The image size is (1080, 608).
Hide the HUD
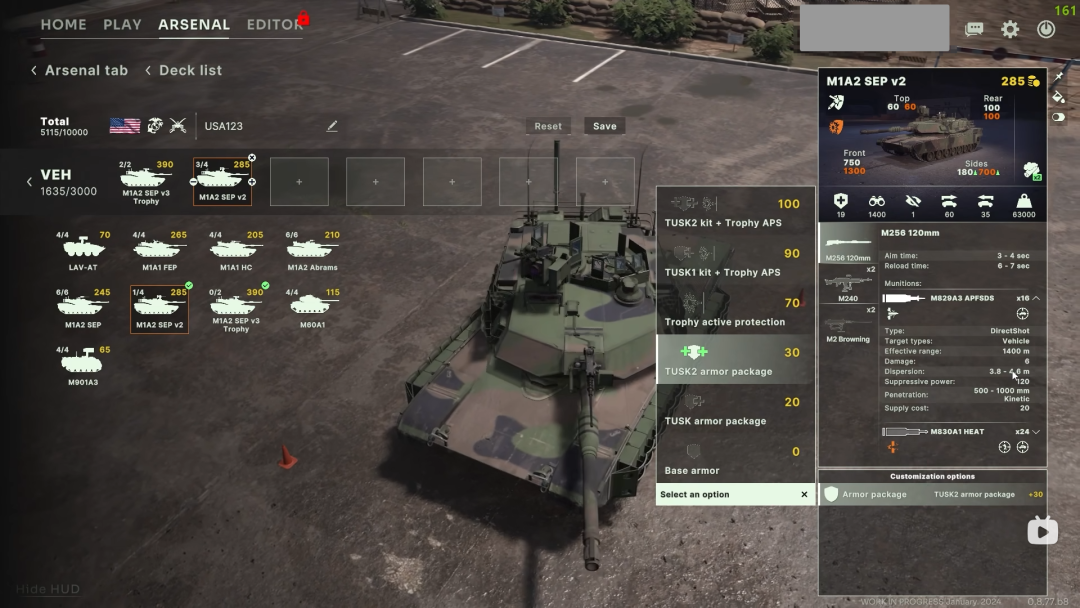[x=48, y=589]
